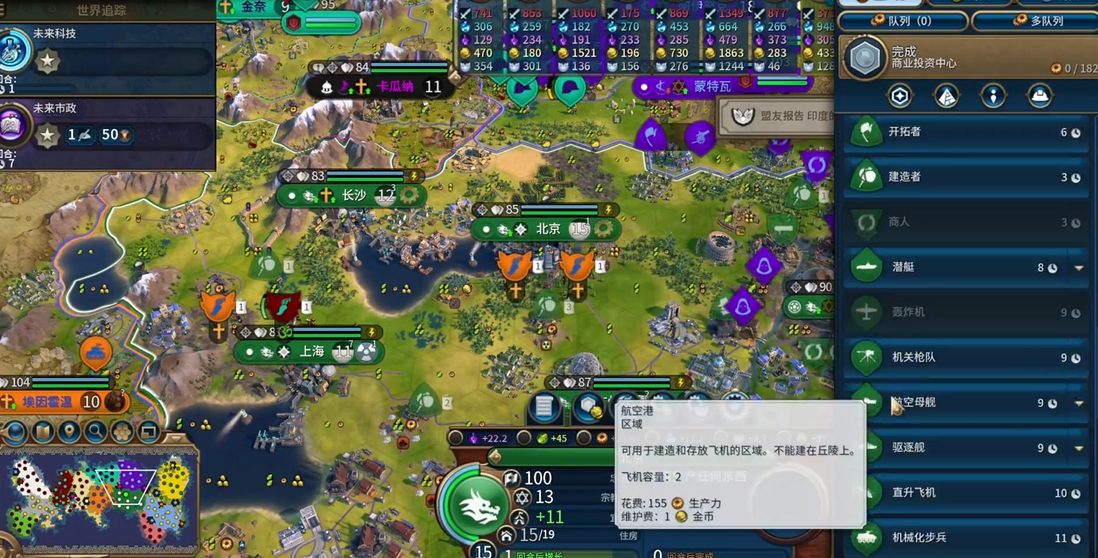Switch to the 多队列 multi-queue tab
Viewport: 1098px width, 558px height.
point(1032,20)
